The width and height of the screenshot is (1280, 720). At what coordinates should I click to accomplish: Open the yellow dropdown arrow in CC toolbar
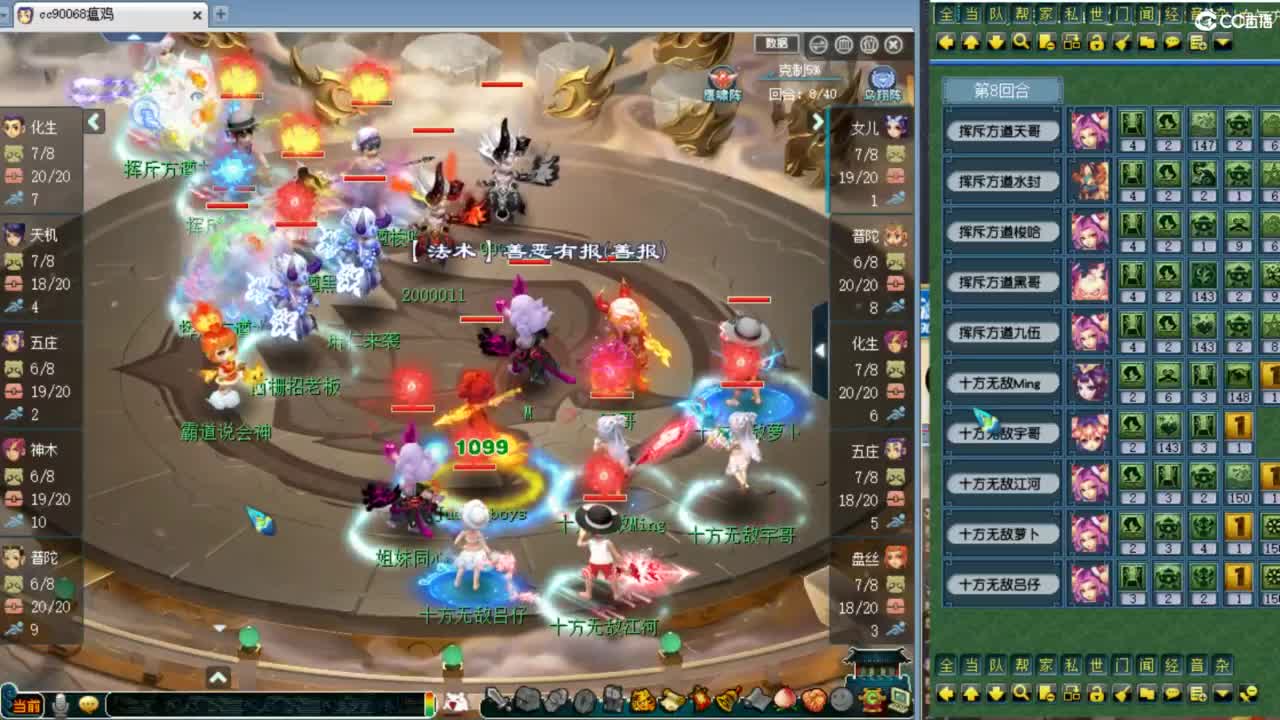click(x=1223, y=42)
